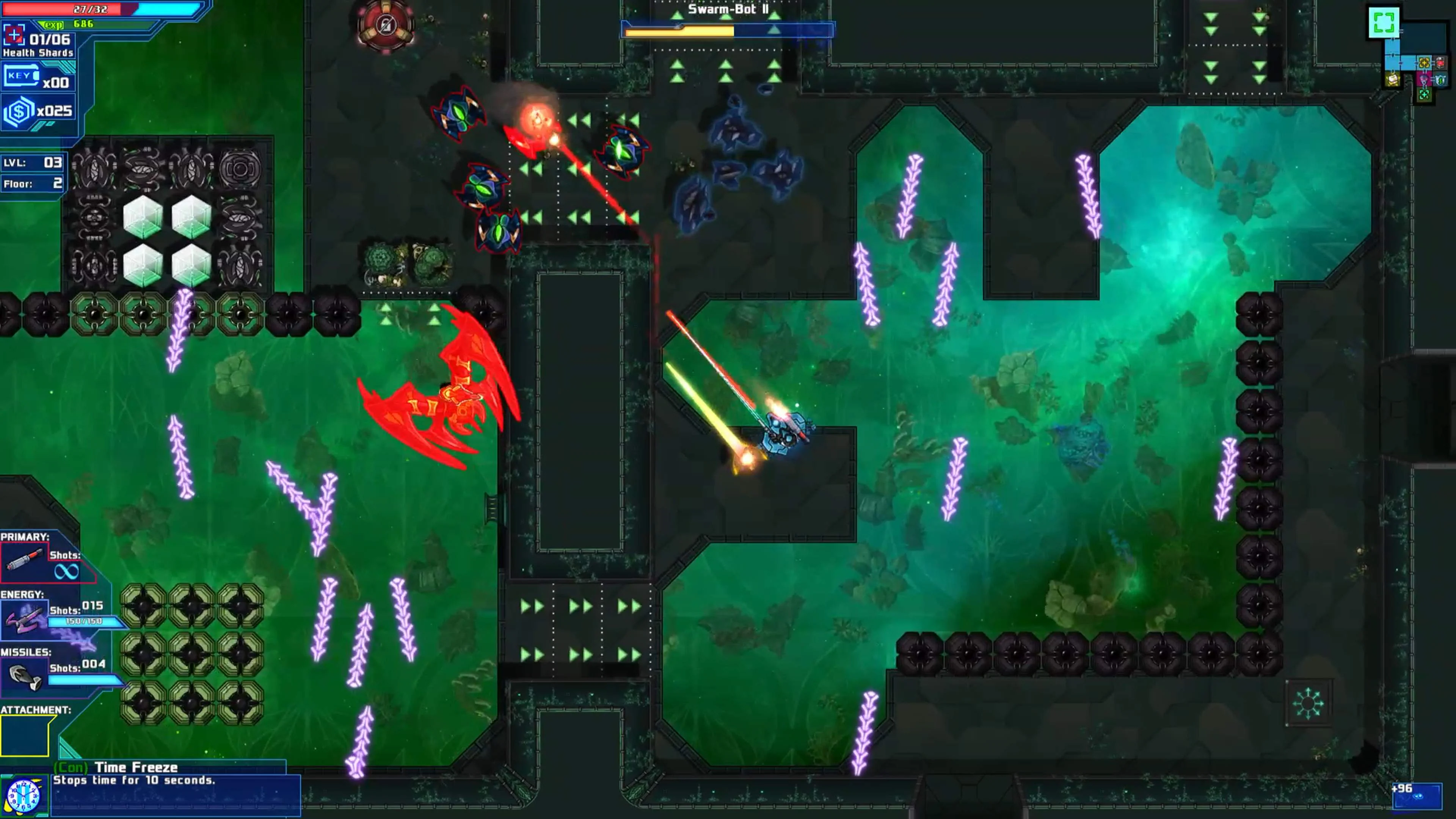Click the red boss room icon on the minimap
1456x819 pixels.
(1440, 63)
